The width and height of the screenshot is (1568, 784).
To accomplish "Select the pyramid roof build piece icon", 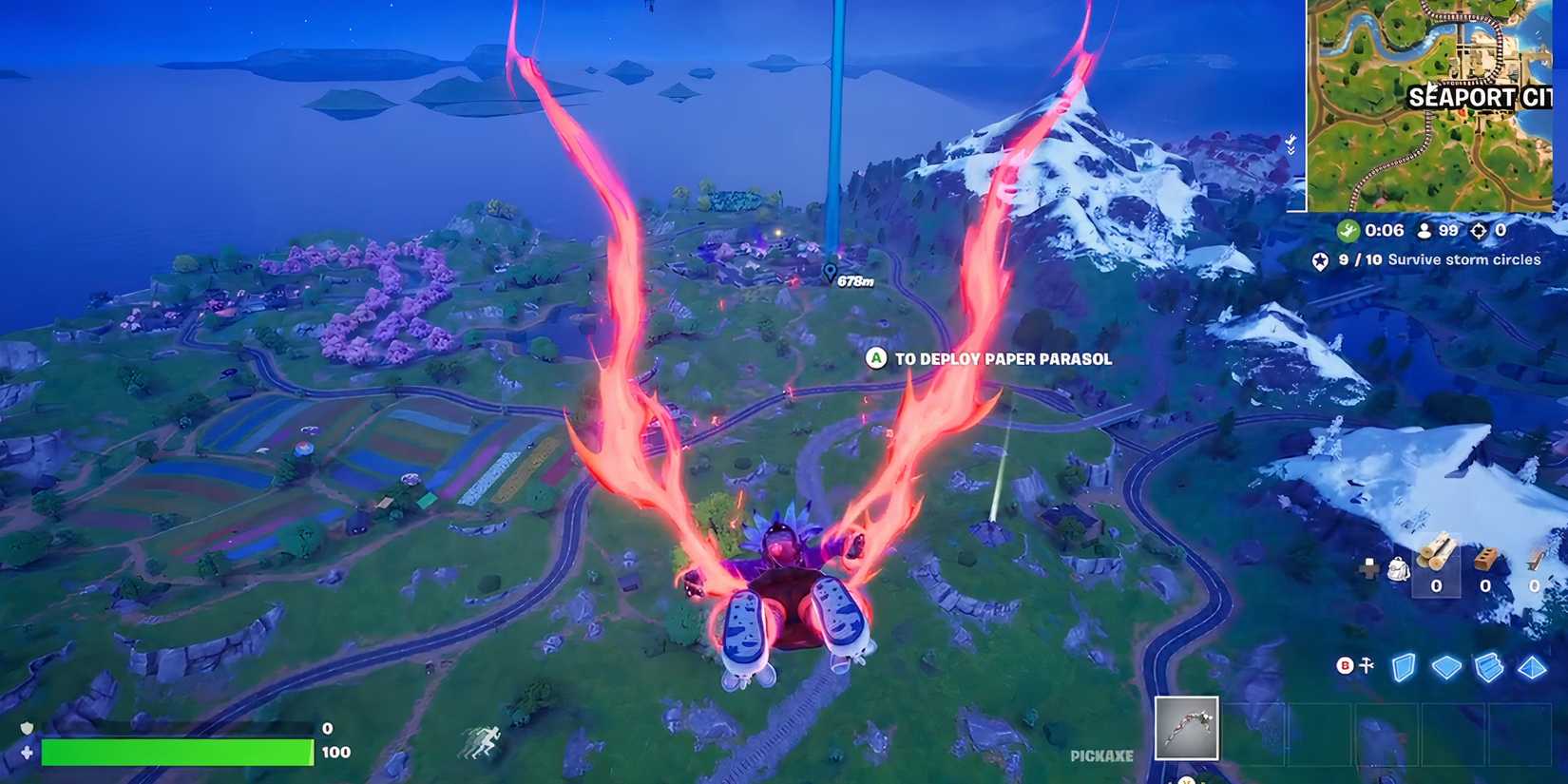I will (x=1531, y=668).
